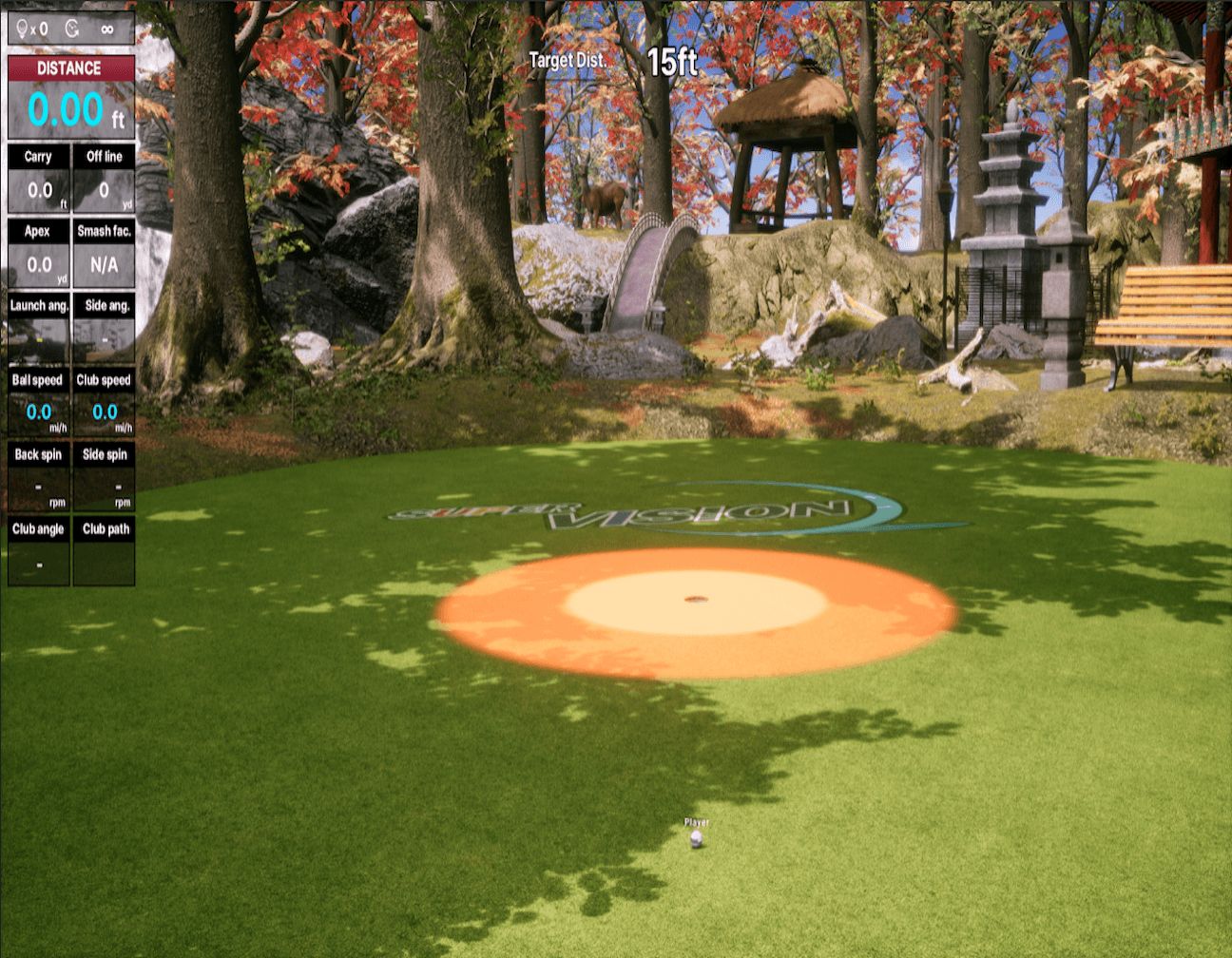Click the Club speed readout
This screenshot has width=1232, height=958.
point(105,401)
